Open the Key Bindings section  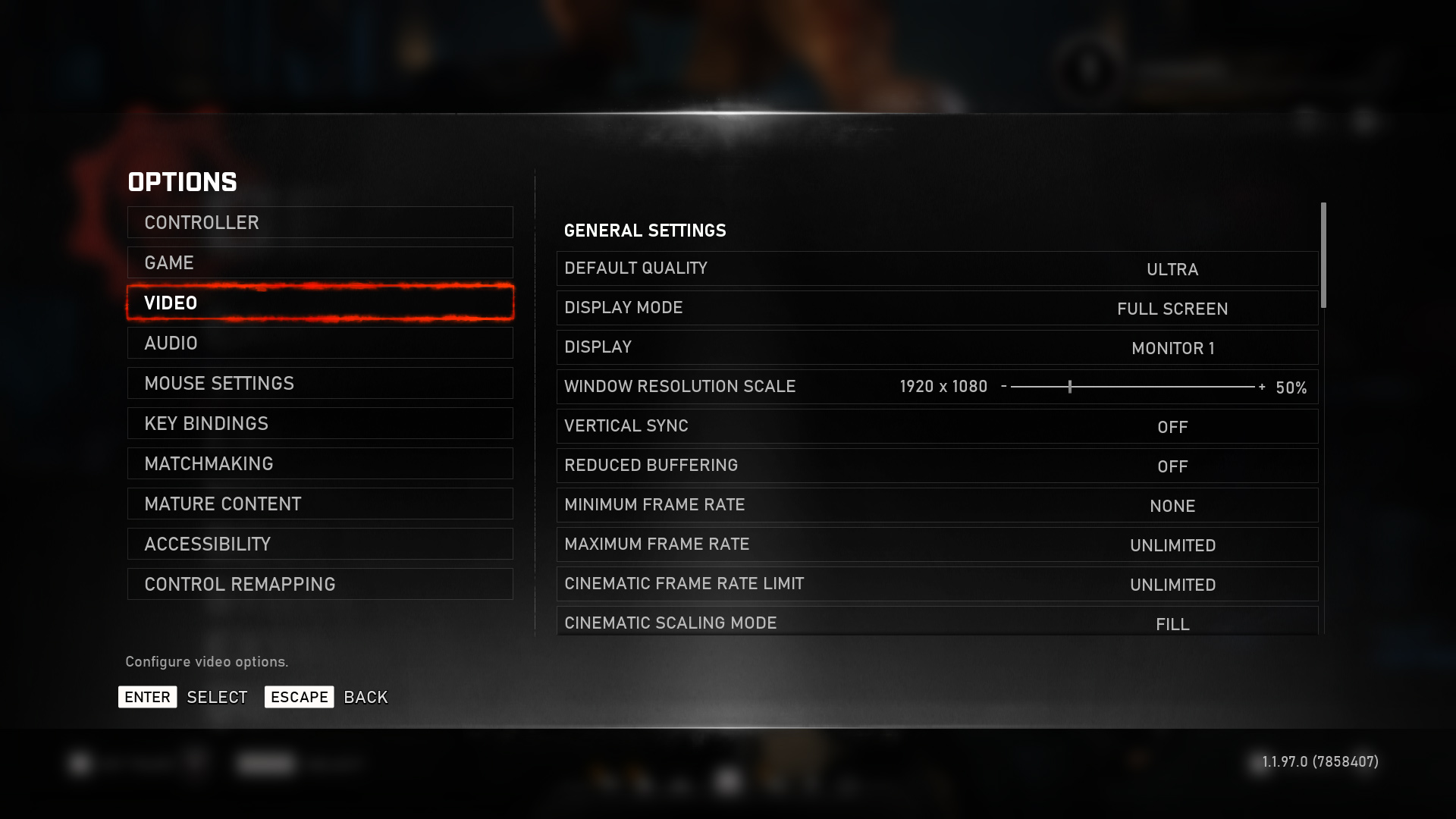pos(320,423)
